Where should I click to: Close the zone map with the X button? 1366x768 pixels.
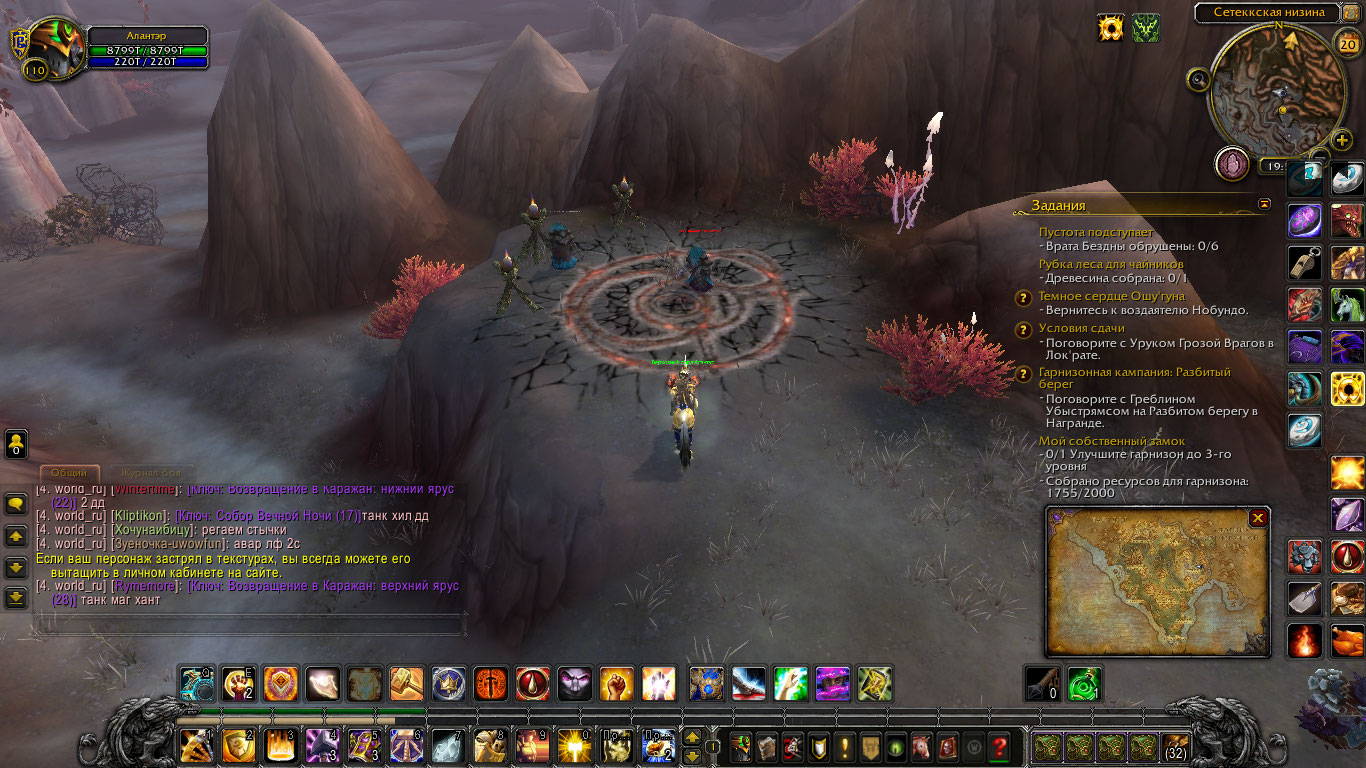1258,518
